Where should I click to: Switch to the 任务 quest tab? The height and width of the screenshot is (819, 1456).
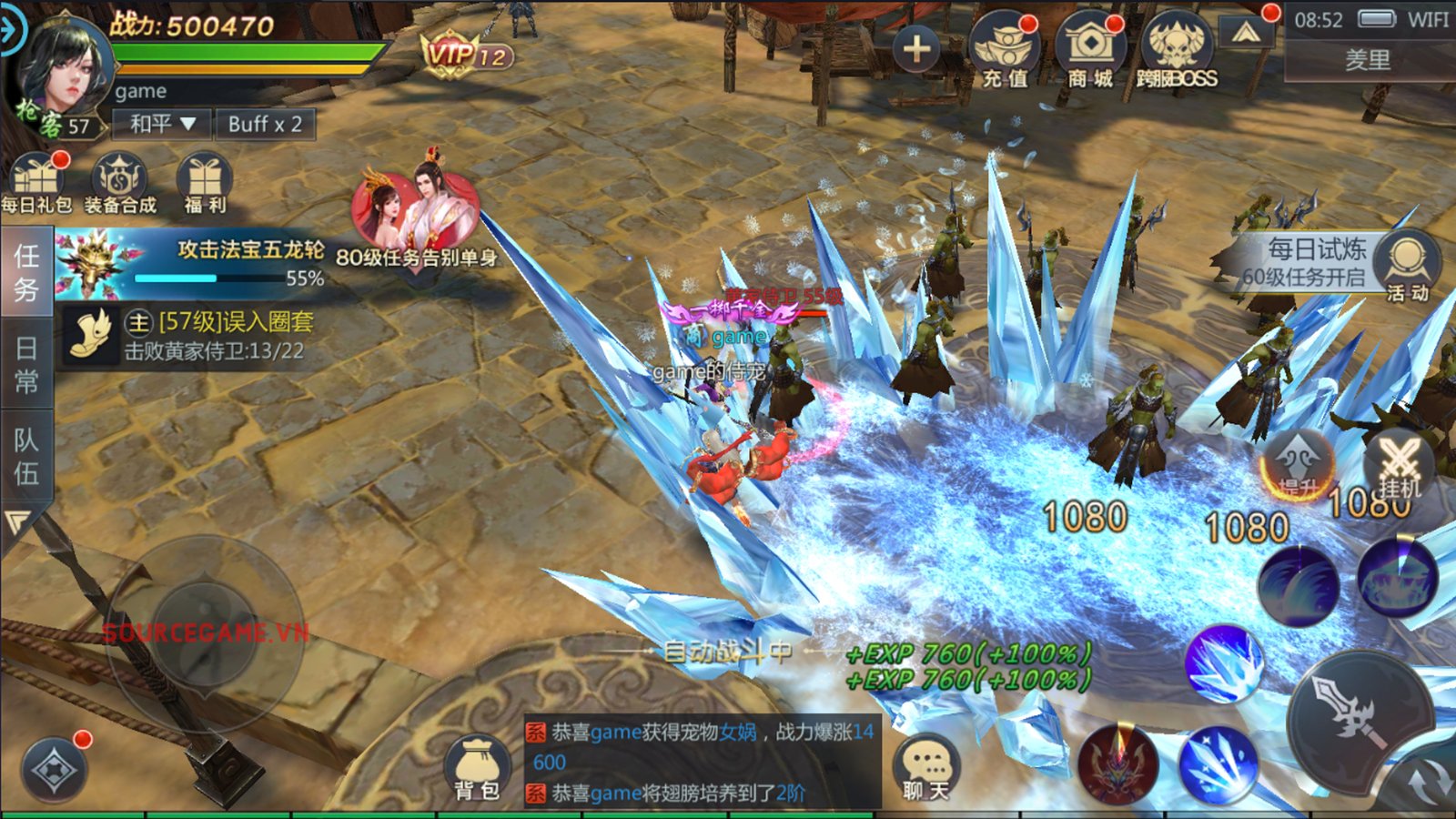[25, 273]
